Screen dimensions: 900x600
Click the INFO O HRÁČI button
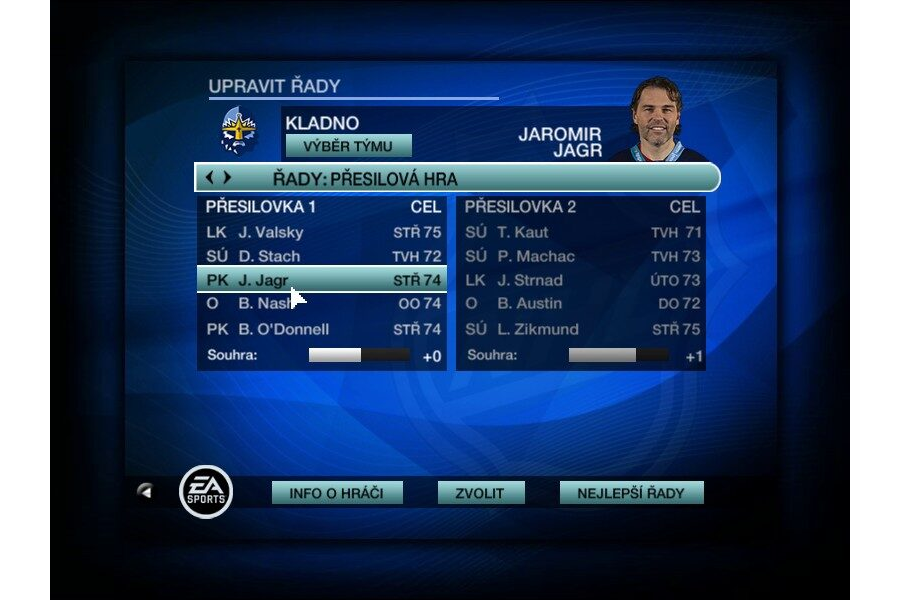click(337, 493)
